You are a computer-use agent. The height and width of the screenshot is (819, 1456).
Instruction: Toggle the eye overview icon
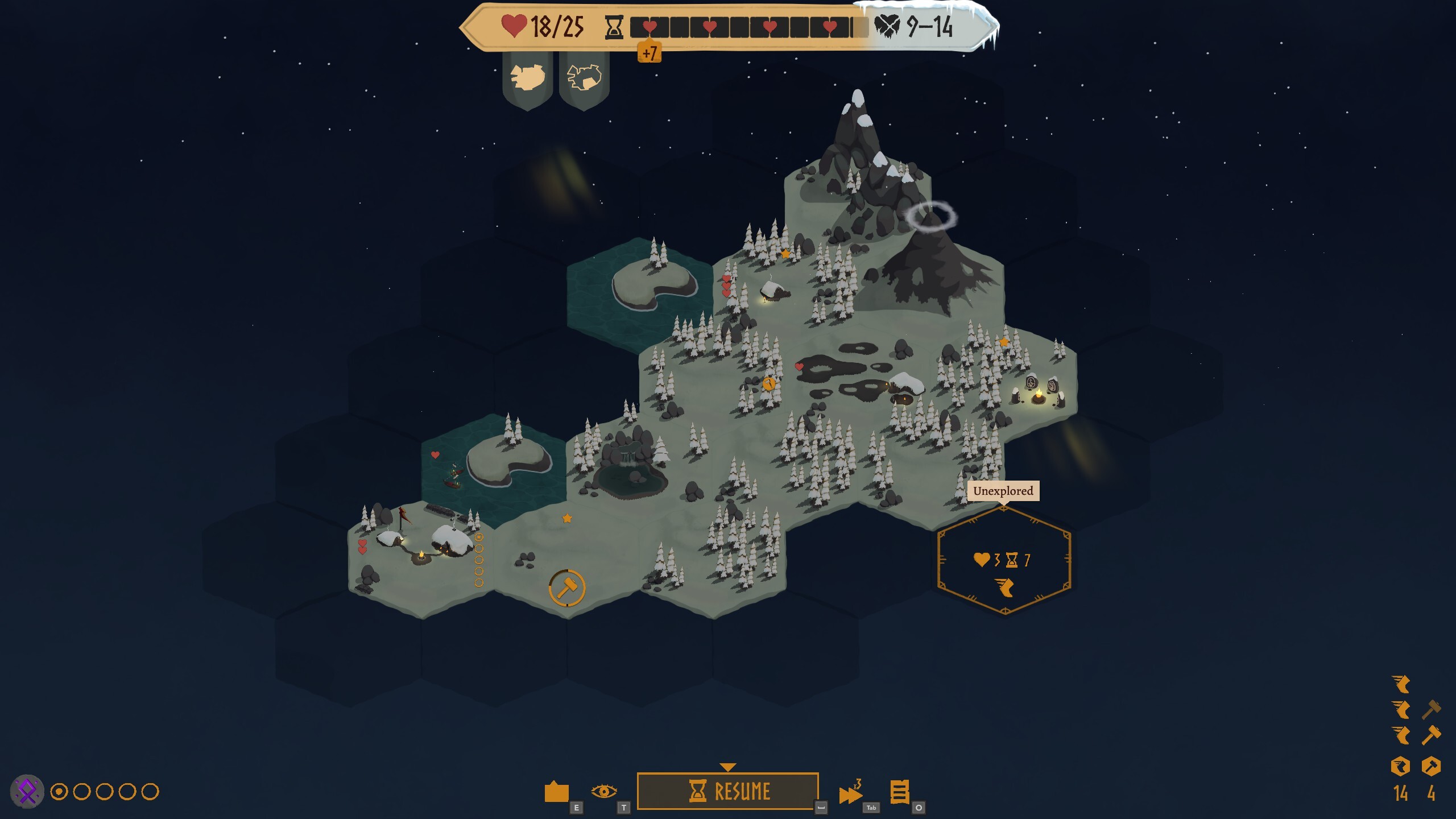(x=603, y=791)
